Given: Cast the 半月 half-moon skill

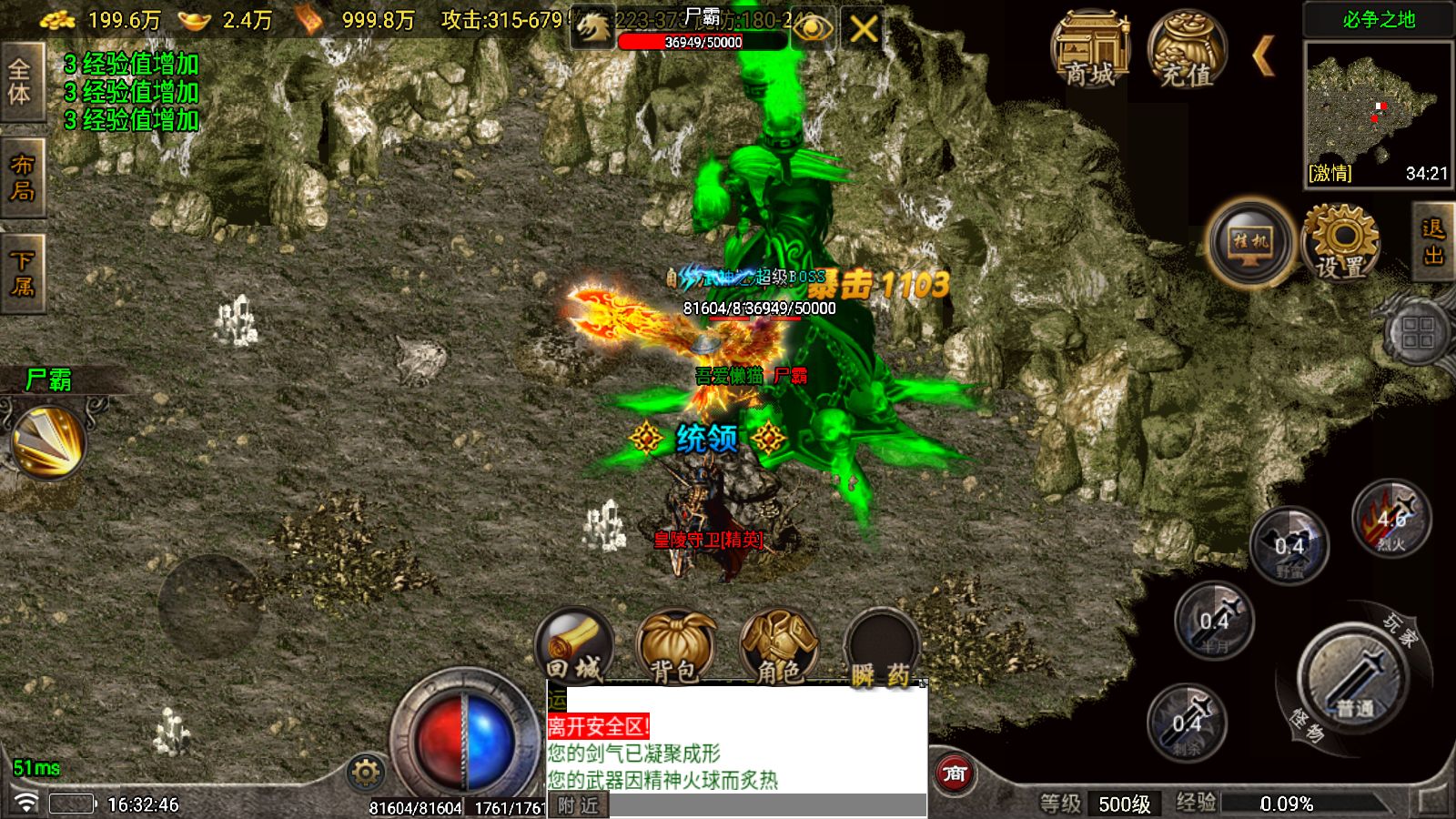Looking at the screenshot, I should pyautogui.click(x=1214, y=622).
